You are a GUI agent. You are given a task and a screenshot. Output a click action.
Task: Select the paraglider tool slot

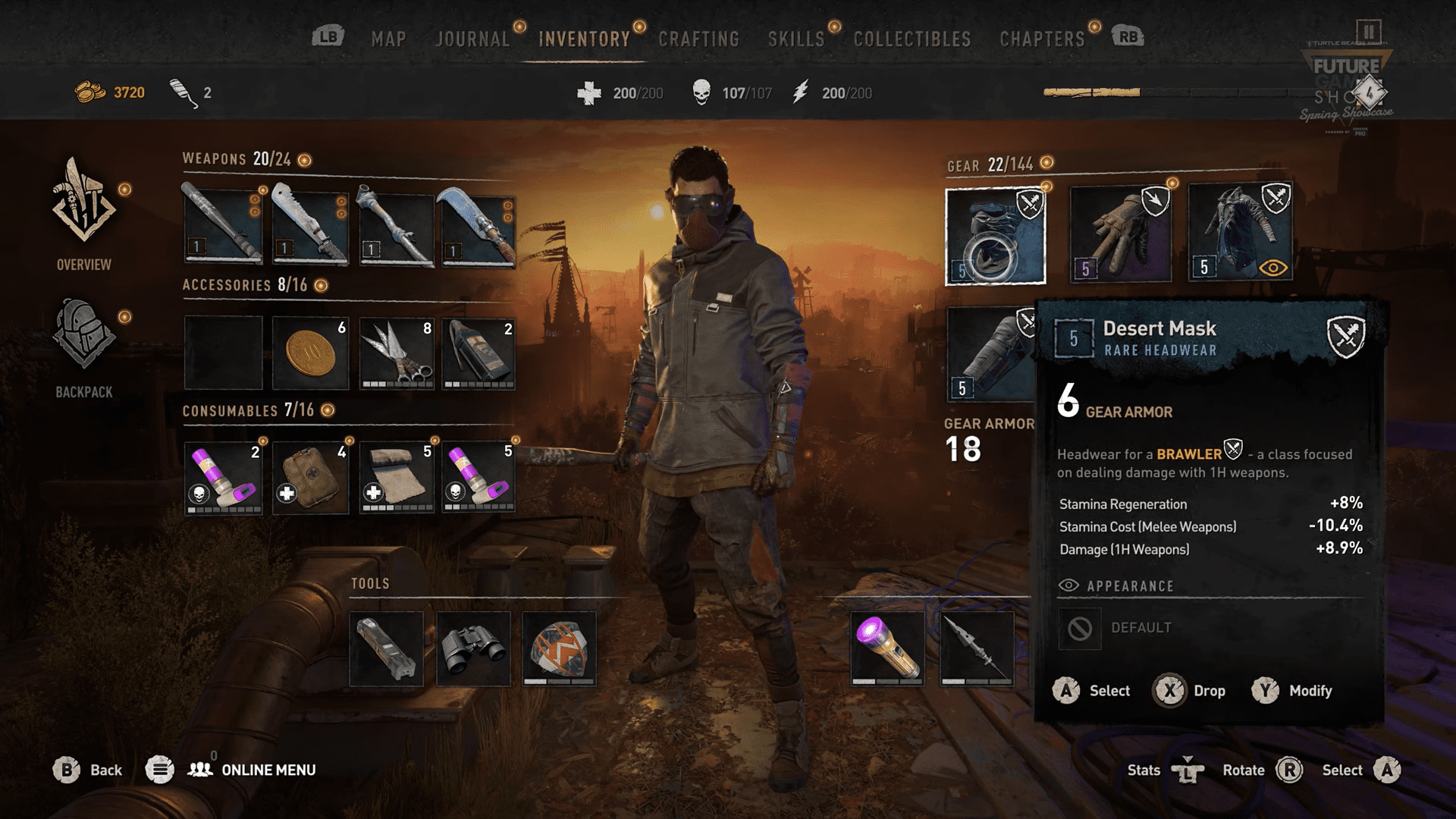pos(559,649)
